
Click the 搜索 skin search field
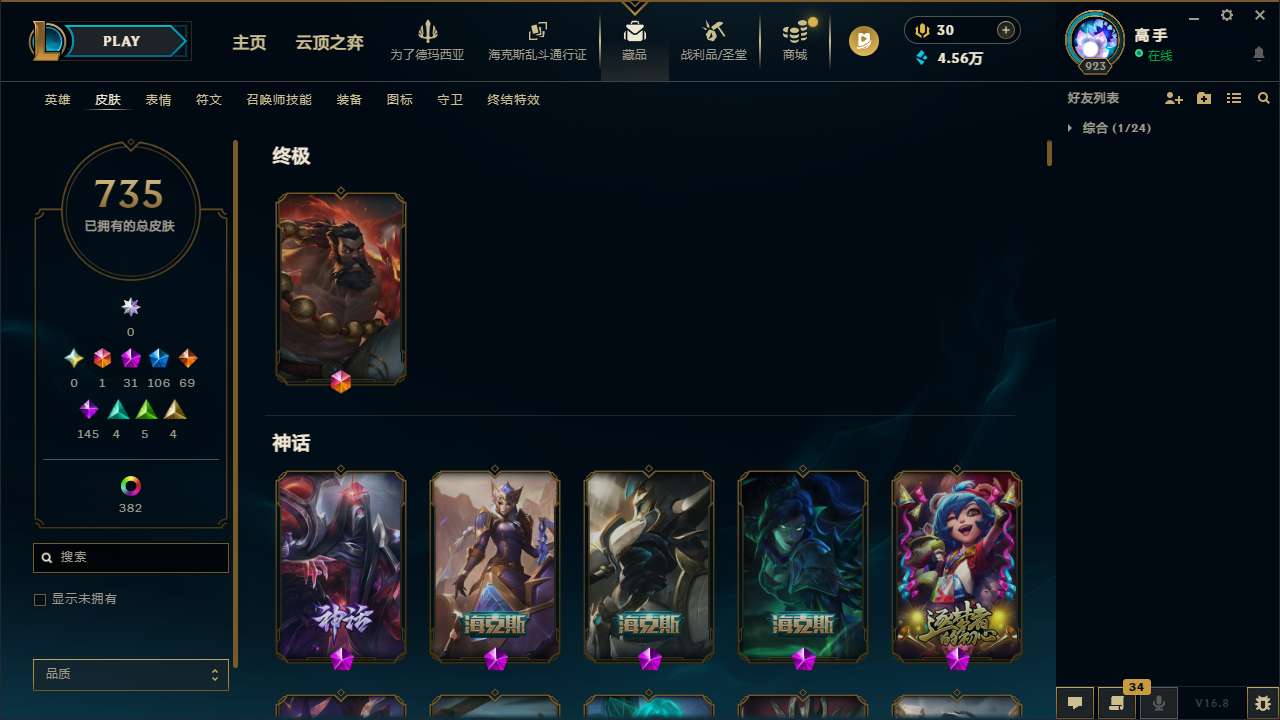point(130,557)
